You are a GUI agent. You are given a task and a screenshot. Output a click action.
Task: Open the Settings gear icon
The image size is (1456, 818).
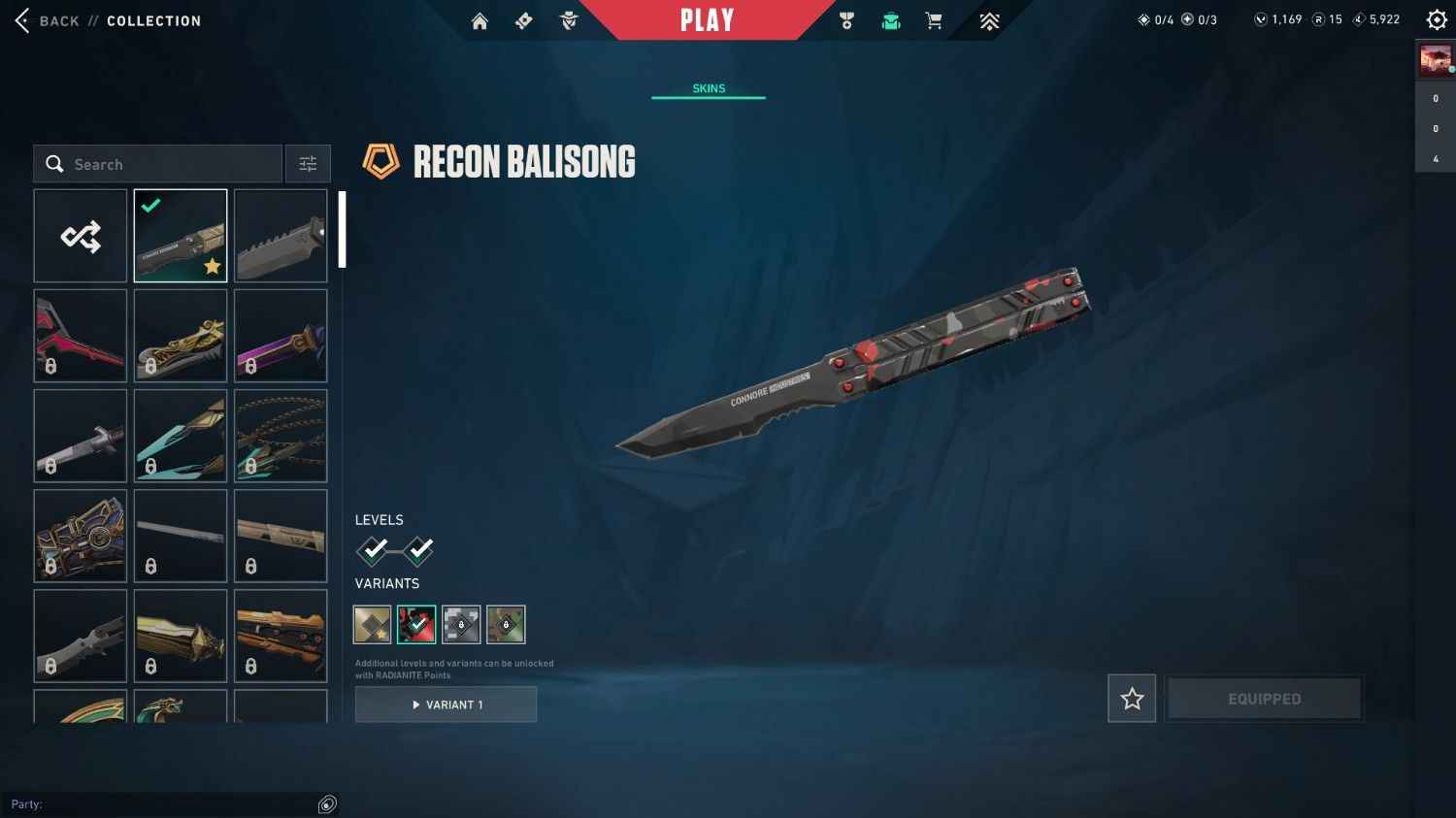click(x=1437, y=19)
